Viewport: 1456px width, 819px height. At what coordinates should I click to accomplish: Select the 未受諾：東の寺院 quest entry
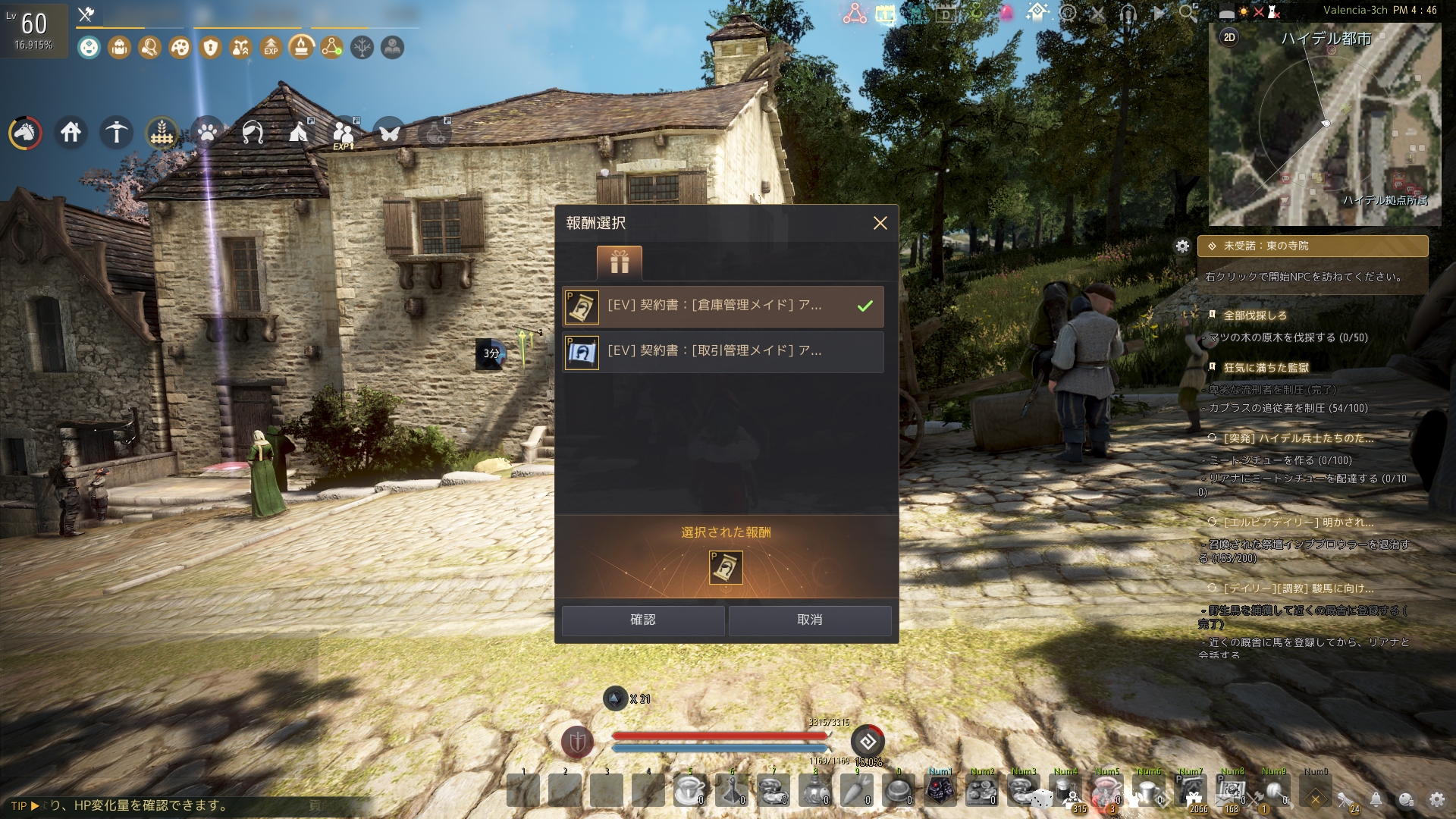pyautogui.click(x=1312, y=246)
